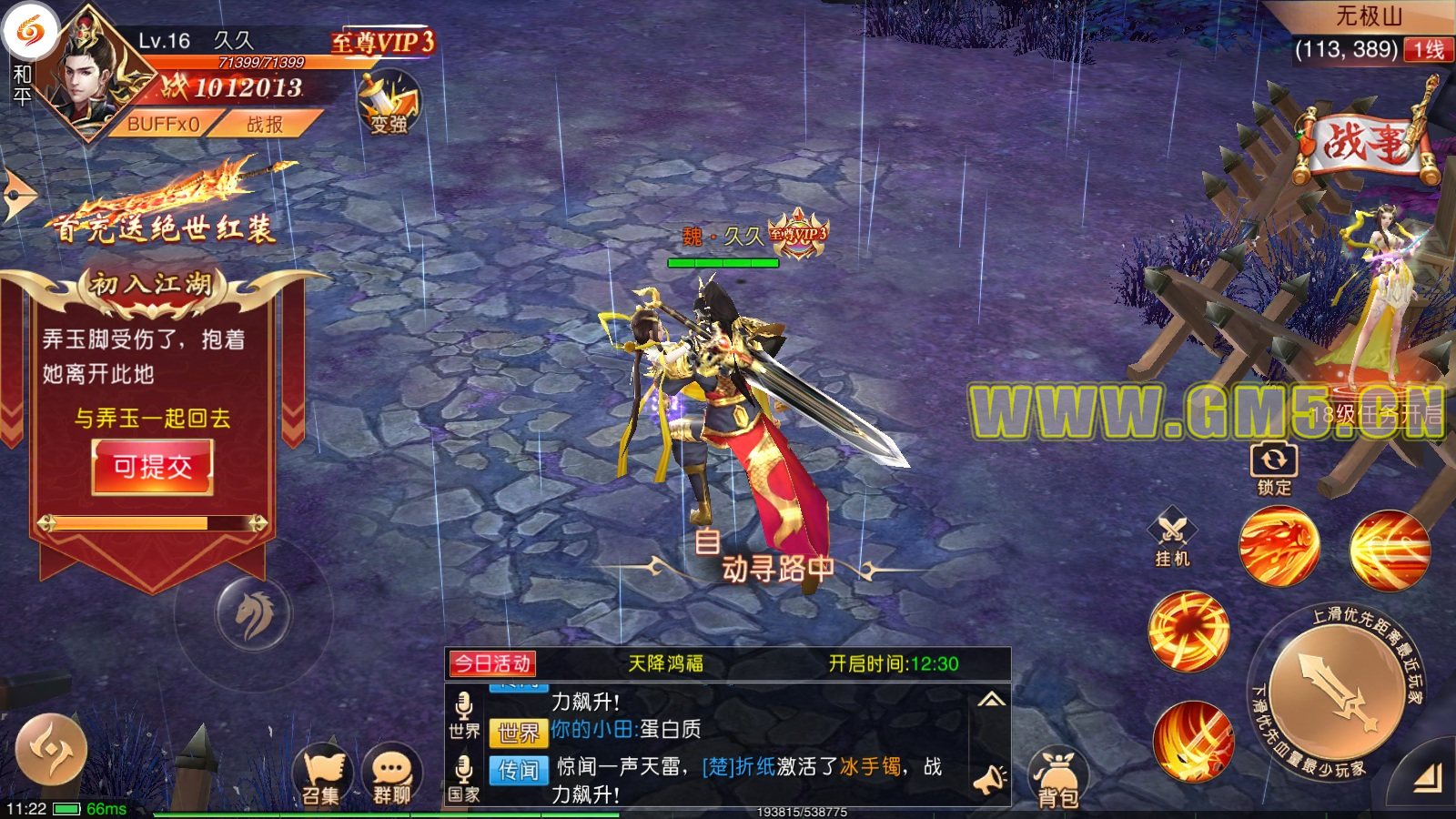
Task: Tap the 变强 power-up icon
Action: [389, 105]
